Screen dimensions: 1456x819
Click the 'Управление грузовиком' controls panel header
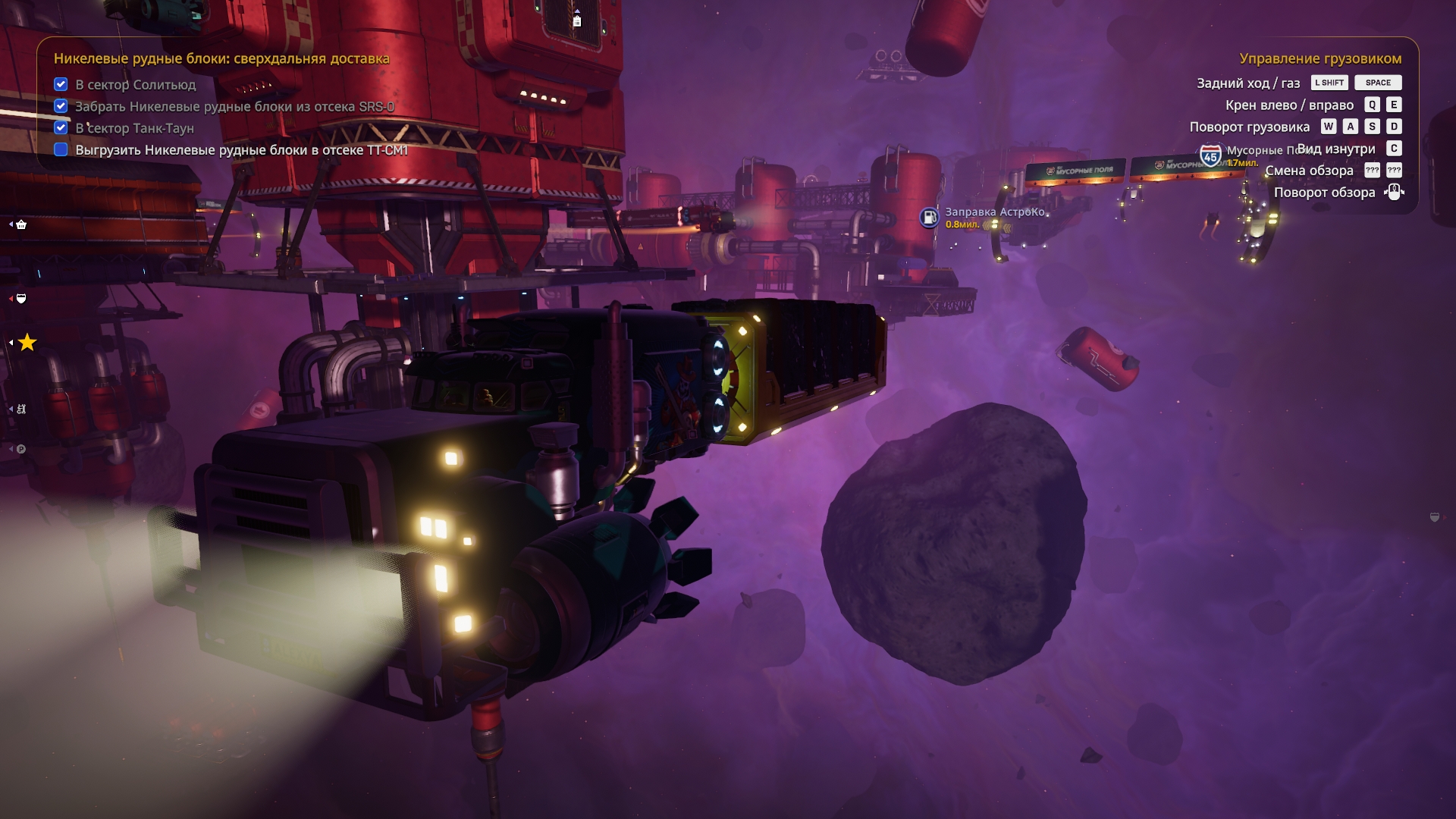click(x=1319, y=58)
